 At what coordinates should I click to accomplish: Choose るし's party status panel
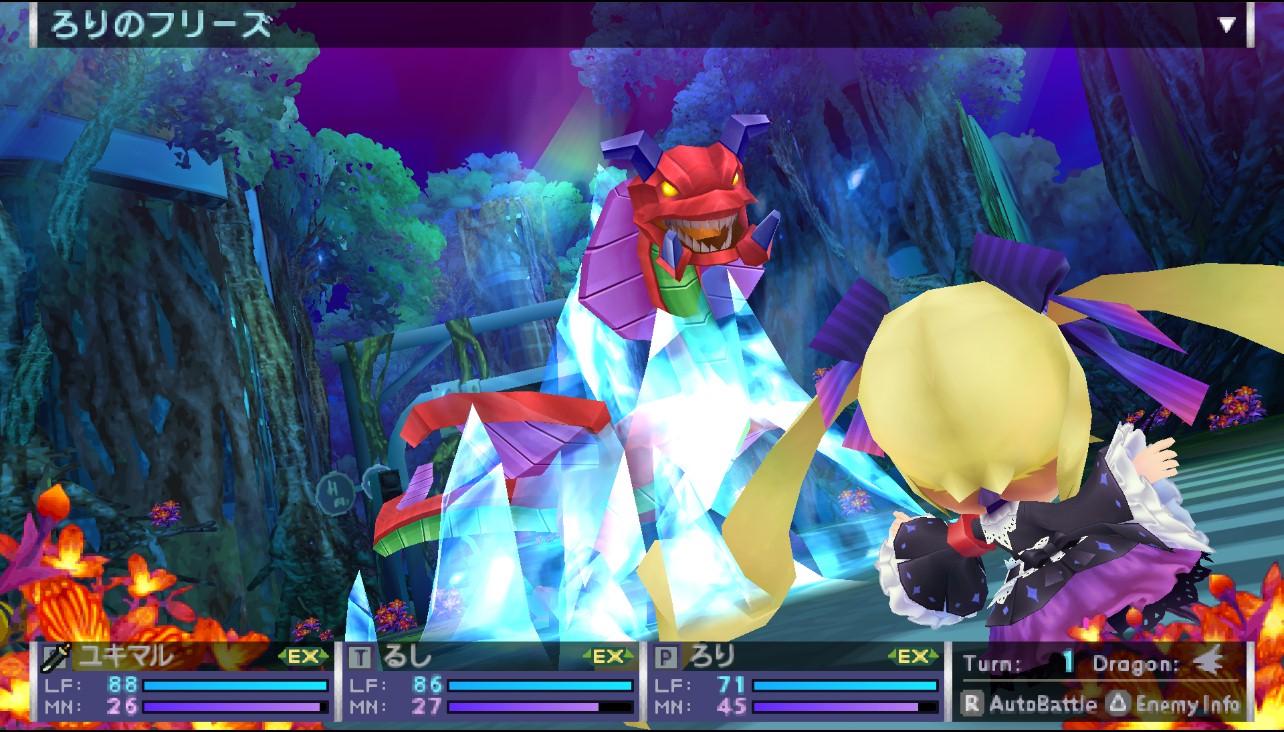[492, 683]
